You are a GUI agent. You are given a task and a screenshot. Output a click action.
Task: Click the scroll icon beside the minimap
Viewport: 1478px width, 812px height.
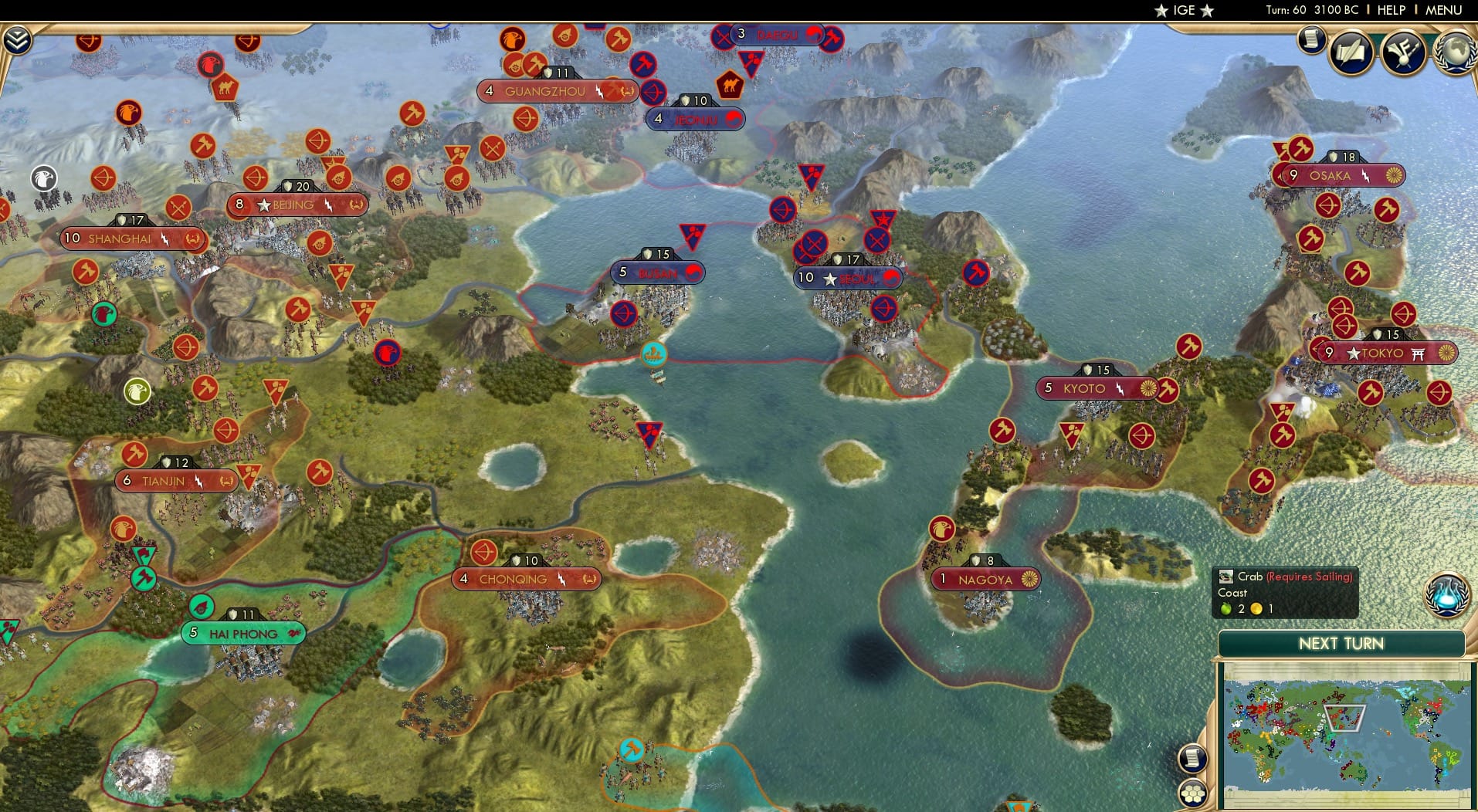click(1192, 757)
